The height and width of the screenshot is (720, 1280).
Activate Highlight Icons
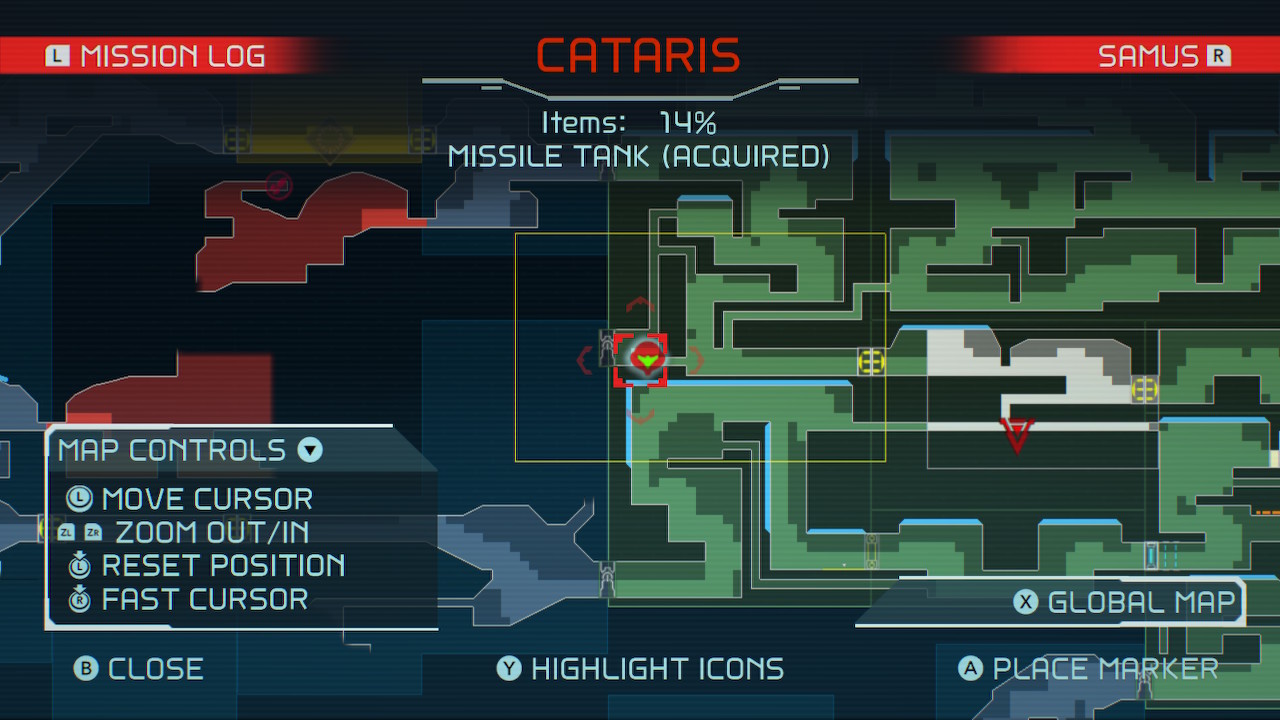coord(640,668)
